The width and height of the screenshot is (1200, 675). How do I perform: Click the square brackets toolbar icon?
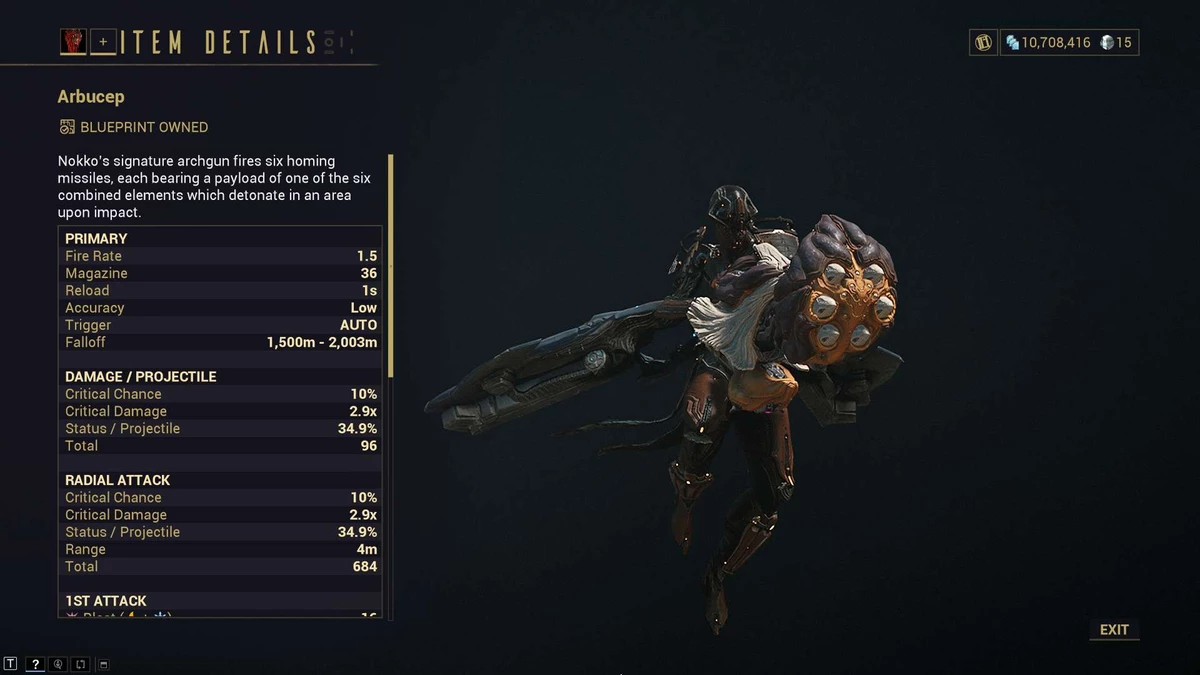coord(80,664)
